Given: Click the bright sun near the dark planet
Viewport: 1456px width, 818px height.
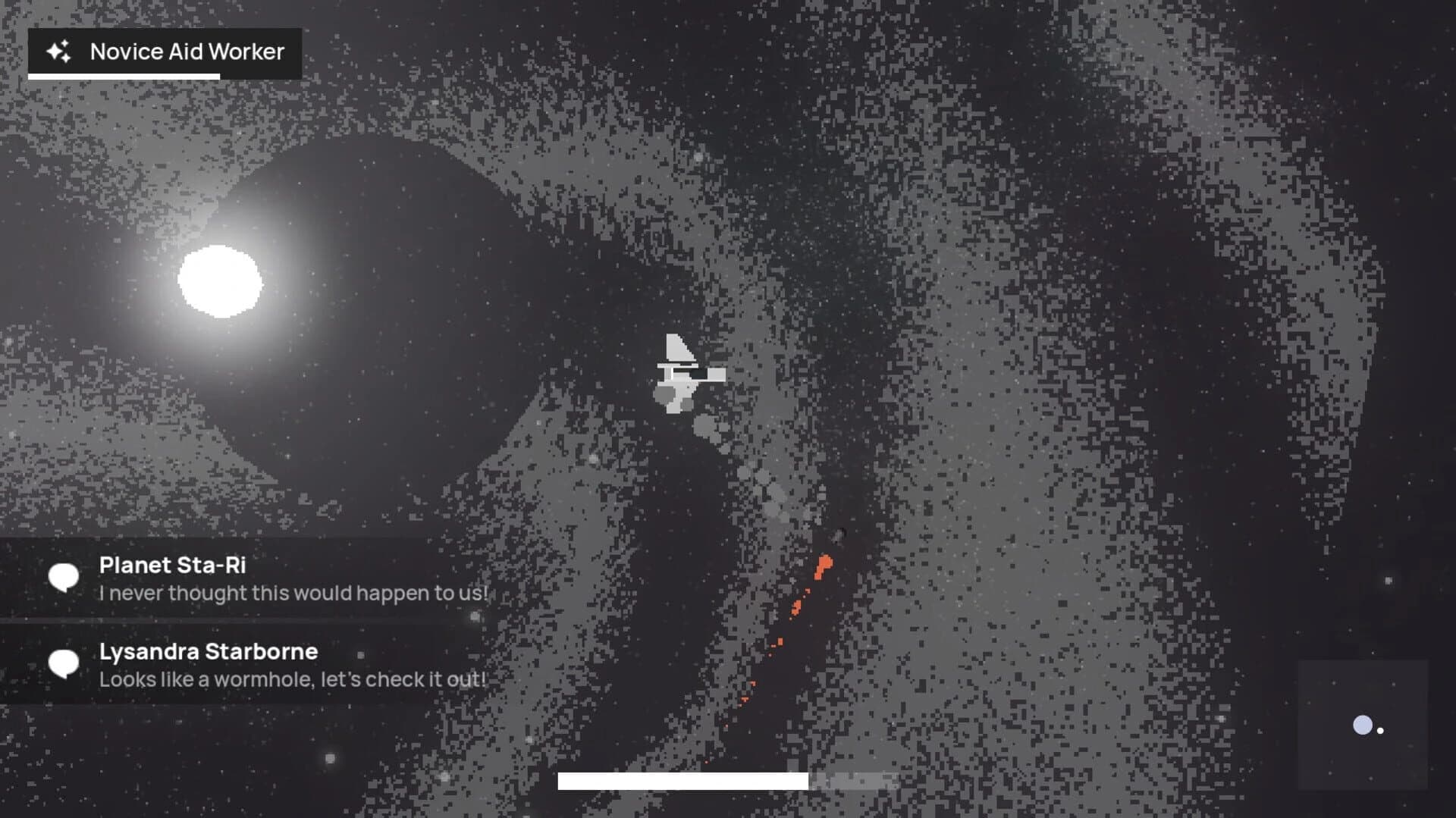Looking at the screenshot, I should click(220, 282).
